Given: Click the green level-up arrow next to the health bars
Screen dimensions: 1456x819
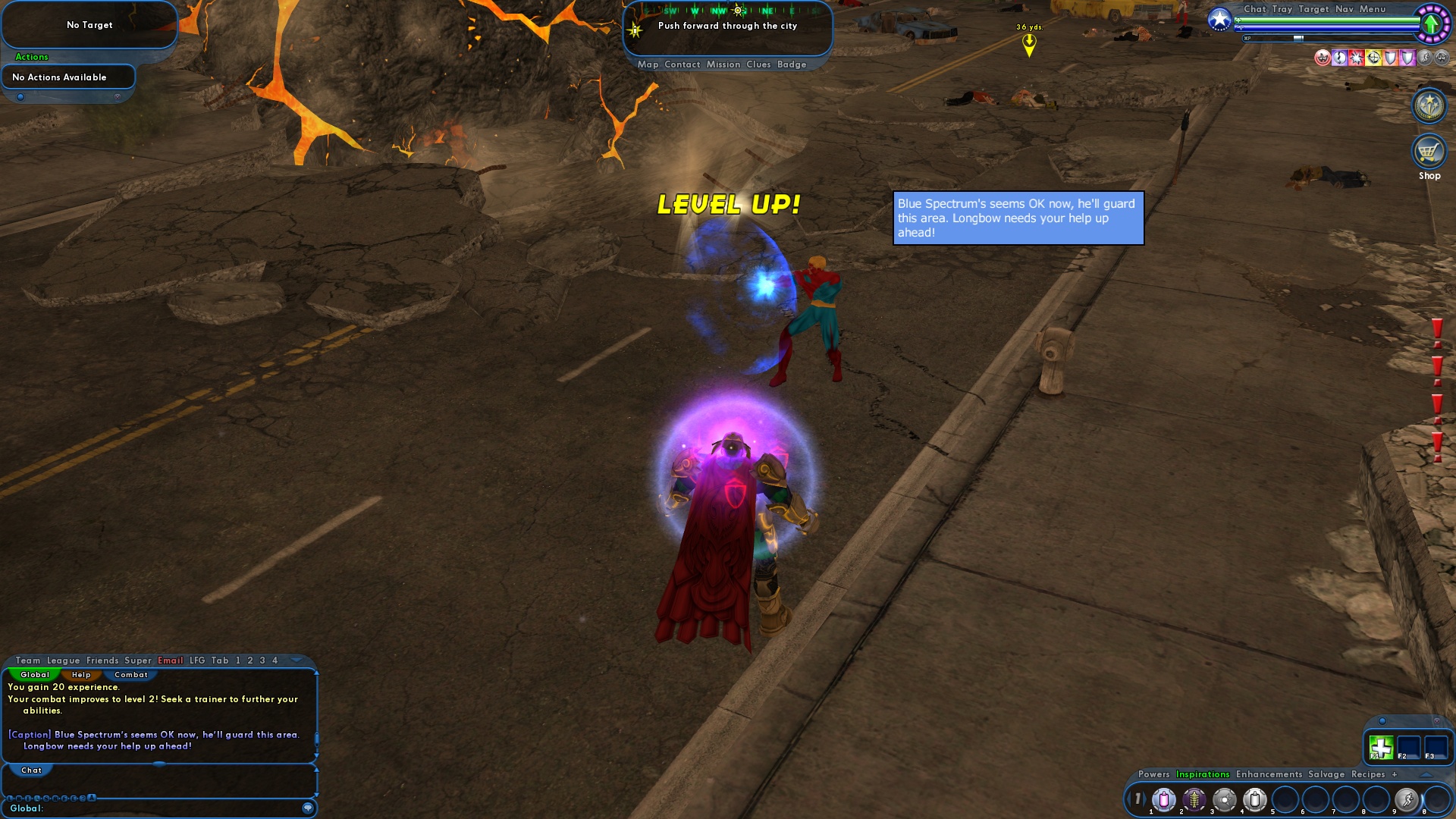Looking at the screenshot, I should tap(1432, 24).
